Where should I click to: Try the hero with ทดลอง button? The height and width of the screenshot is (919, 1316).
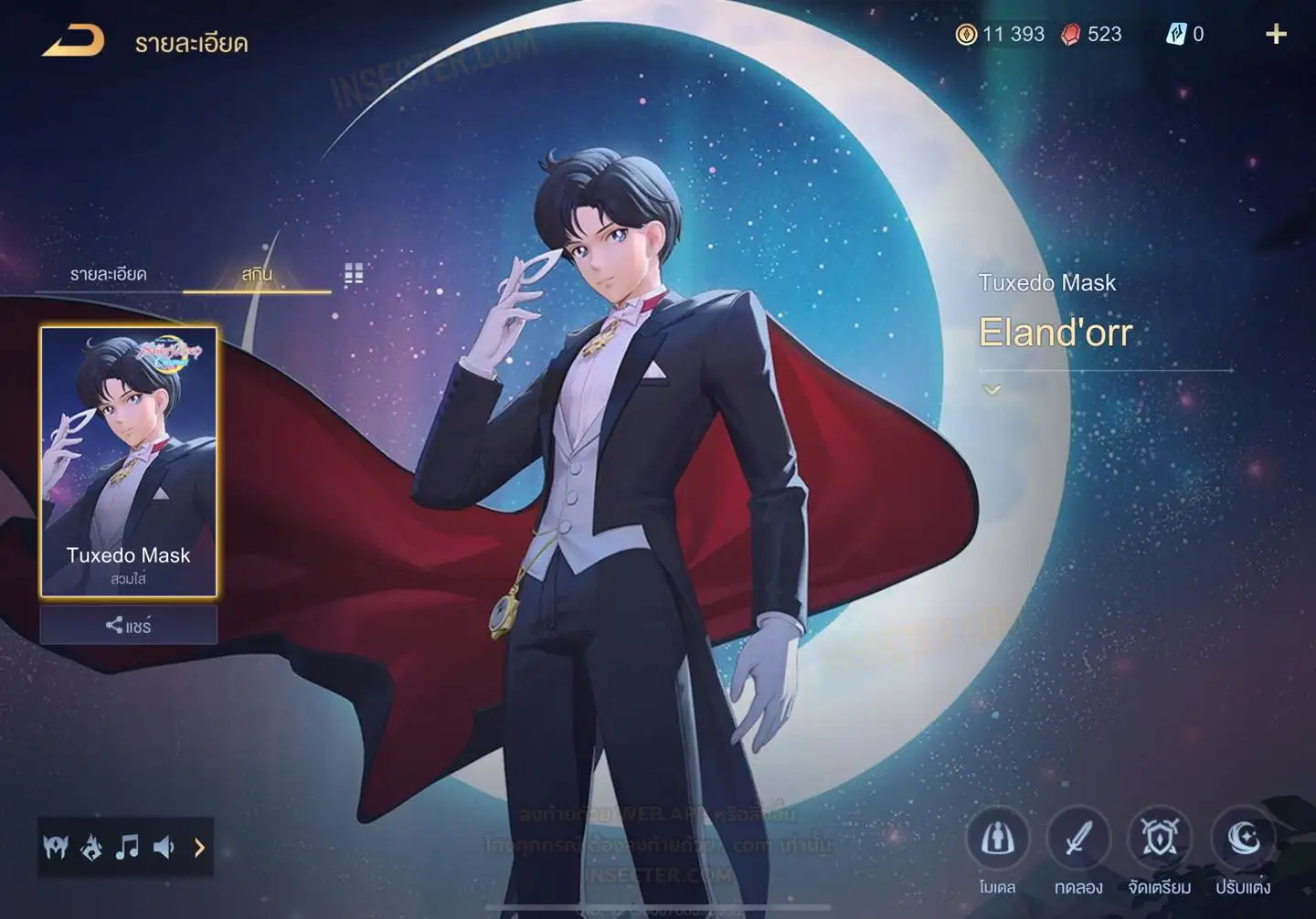[1078, 839]
